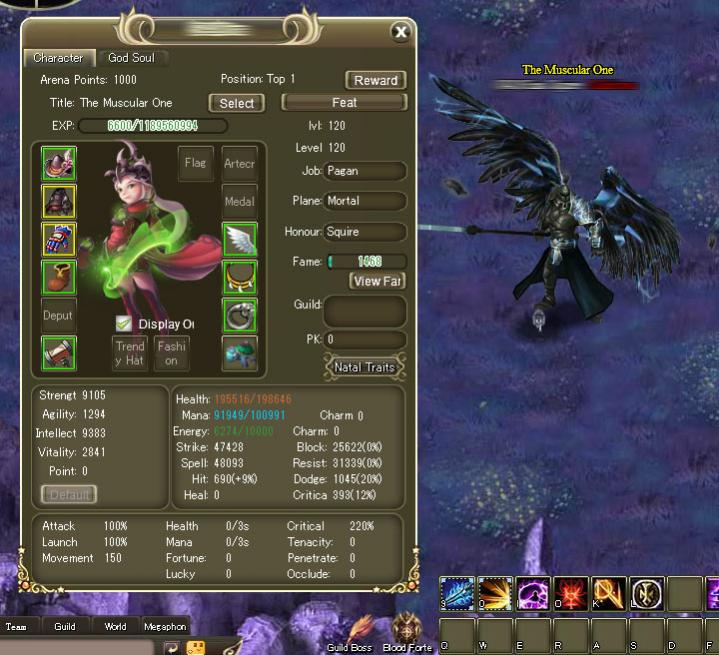
Task: Click the Trendy Hat slot
Action: coord(130,353)
